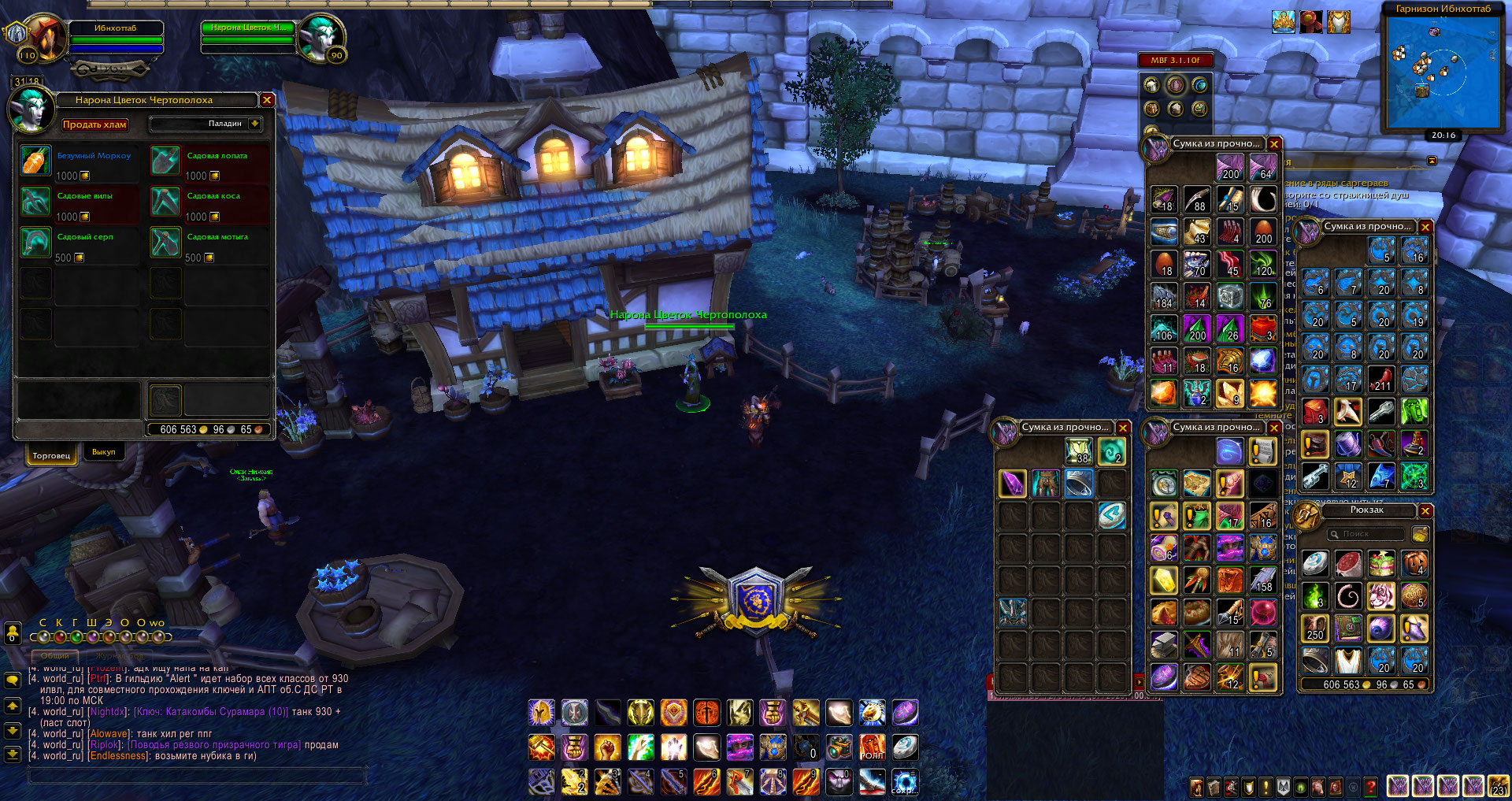Select the Общий chat tab

[54, 656]
